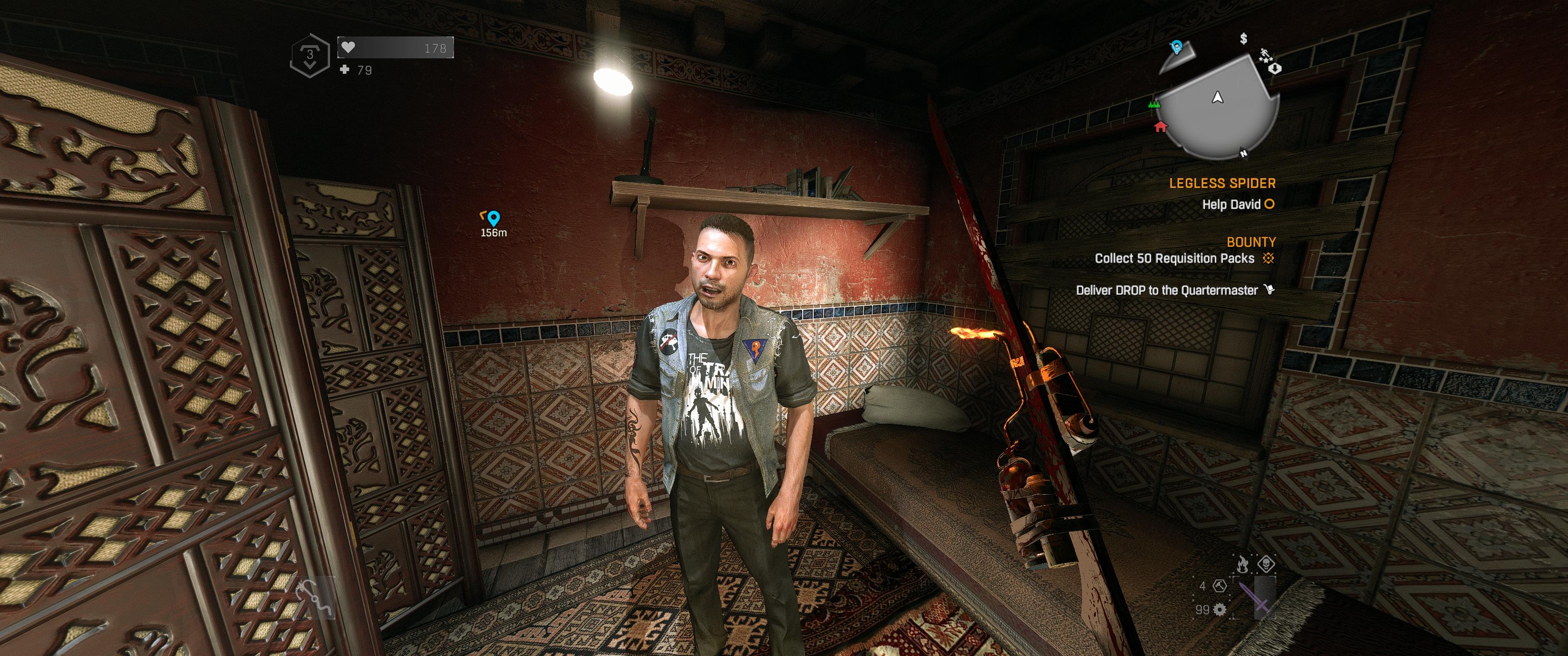
Task: Click the hammer repairs remaining icon
Action: tap(1219, 586)
